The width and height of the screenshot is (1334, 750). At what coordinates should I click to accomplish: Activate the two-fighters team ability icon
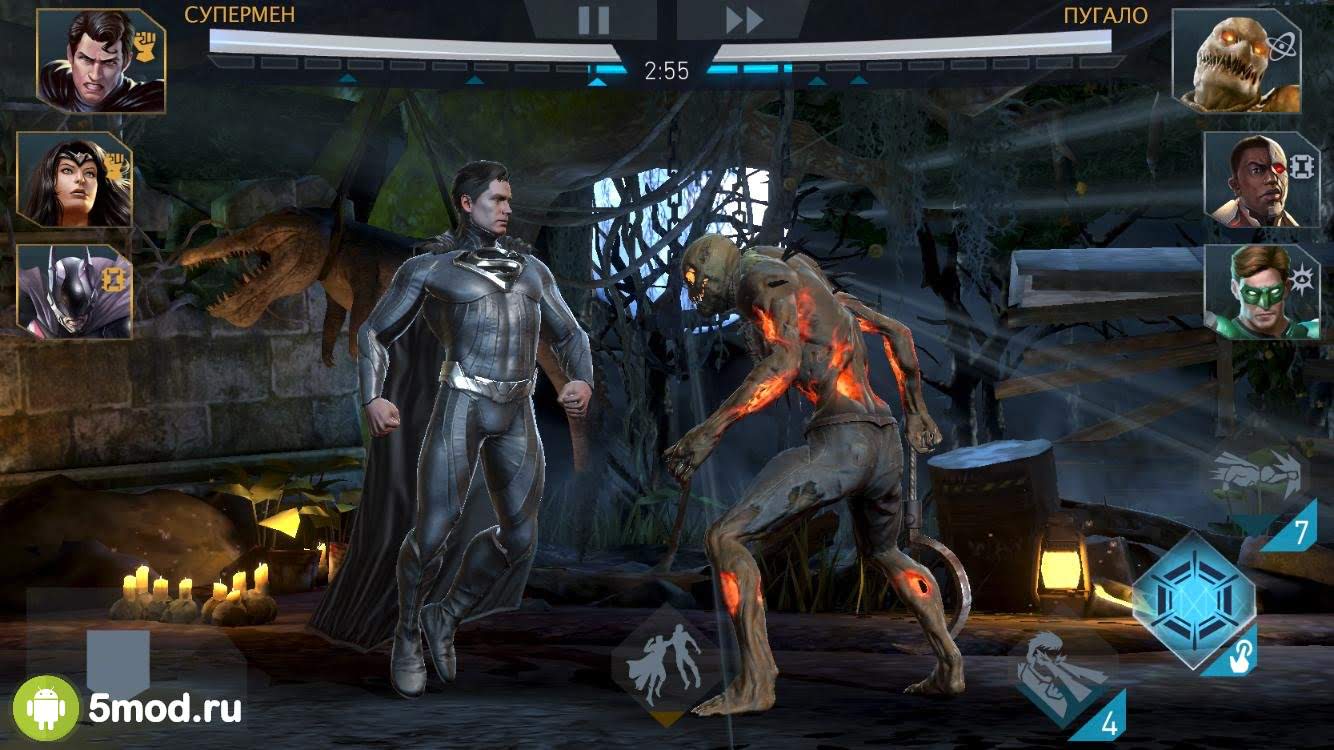click(665, 660)
